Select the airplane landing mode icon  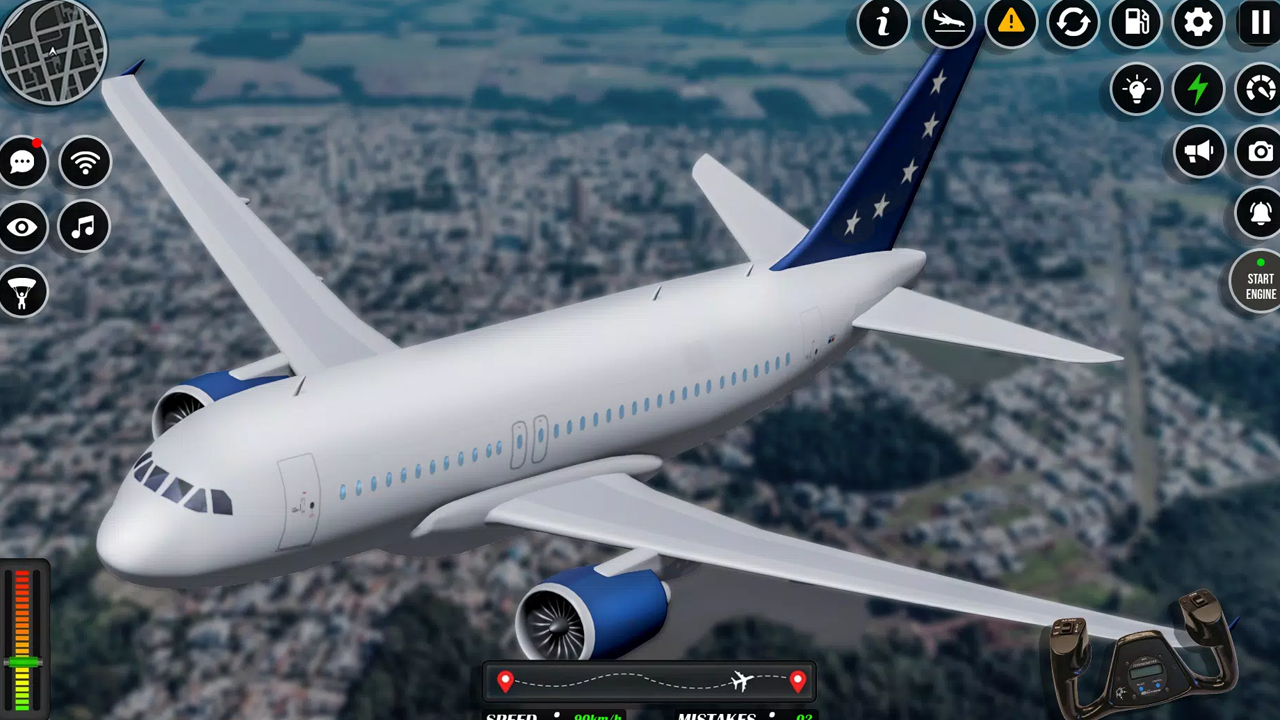coord(948,24)
